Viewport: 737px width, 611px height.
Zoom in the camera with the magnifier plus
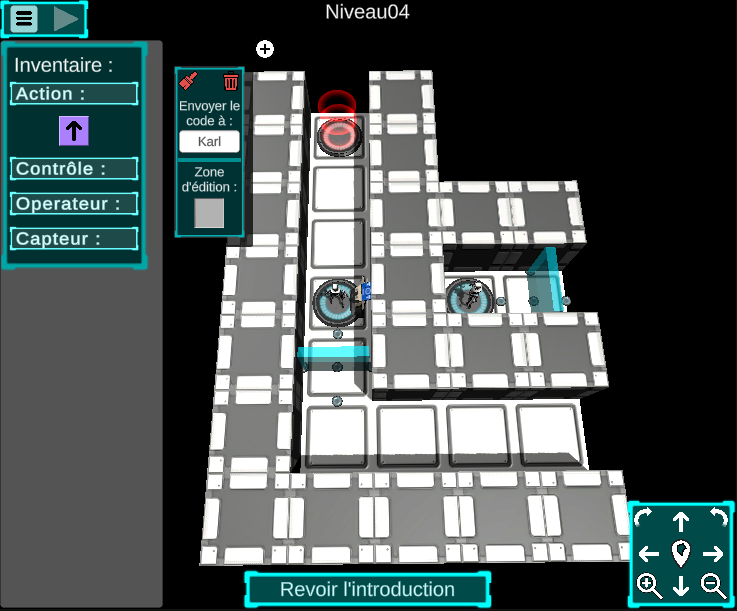coord(649,585)
